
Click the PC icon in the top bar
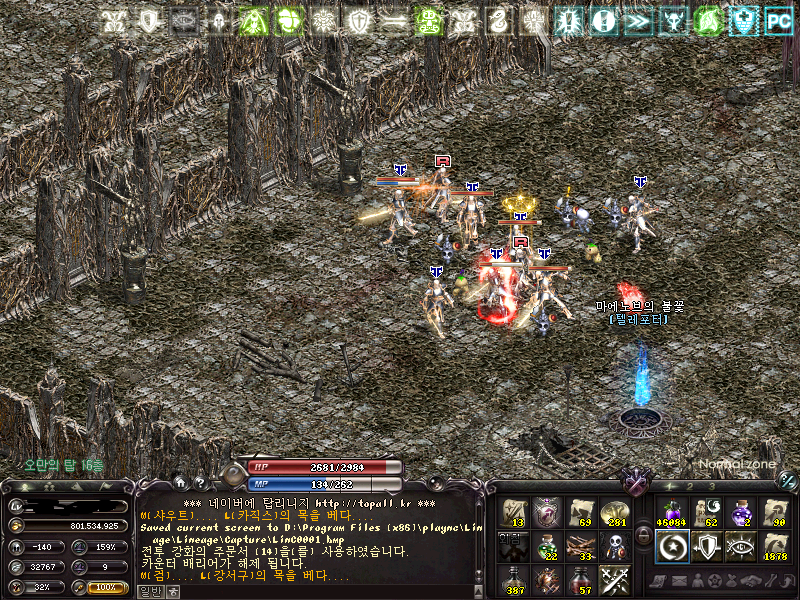pos(778,20)
